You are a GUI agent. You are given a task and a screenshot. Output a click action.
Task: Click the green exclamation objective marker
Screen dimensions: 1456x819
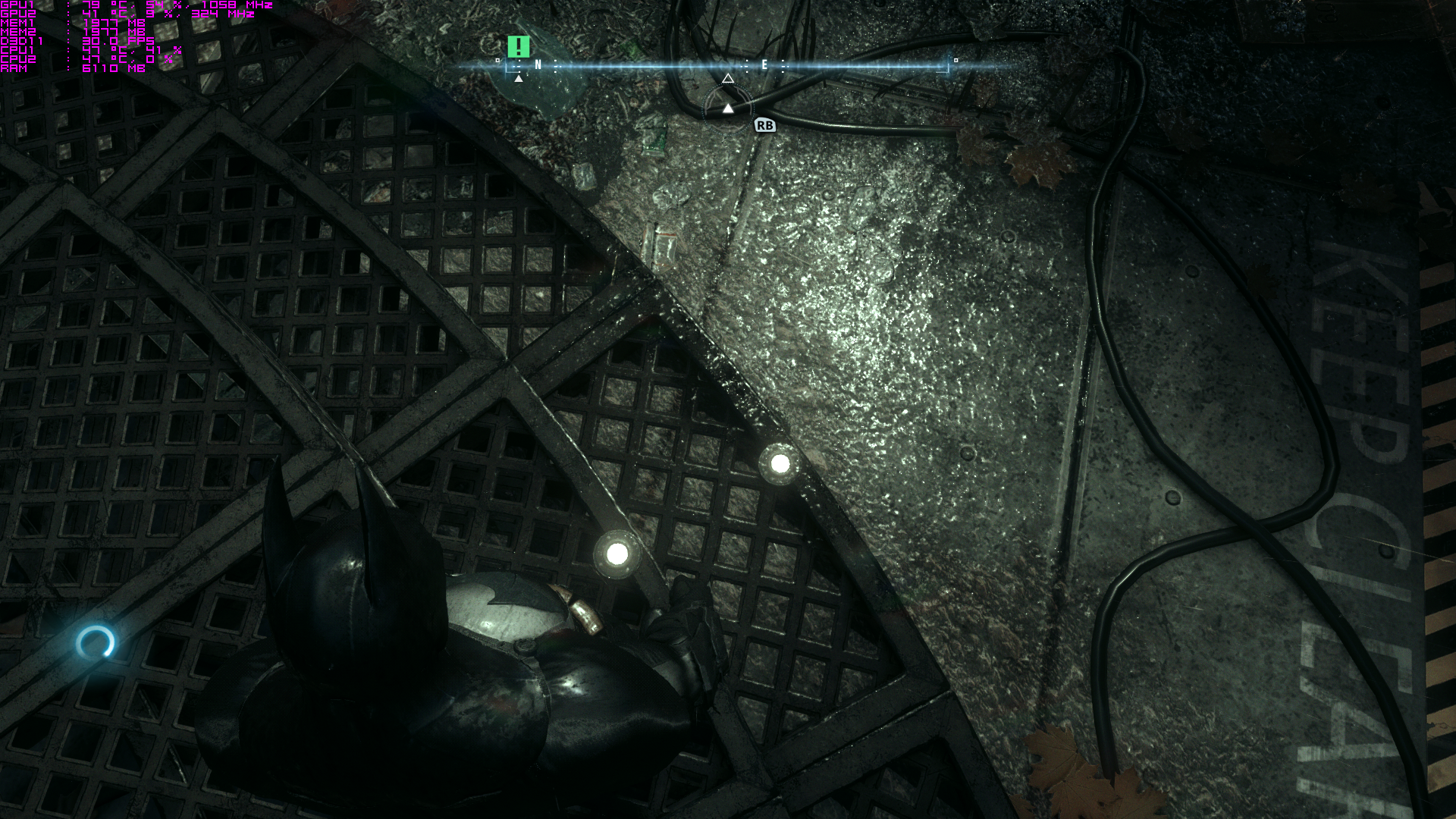[519, 47]
